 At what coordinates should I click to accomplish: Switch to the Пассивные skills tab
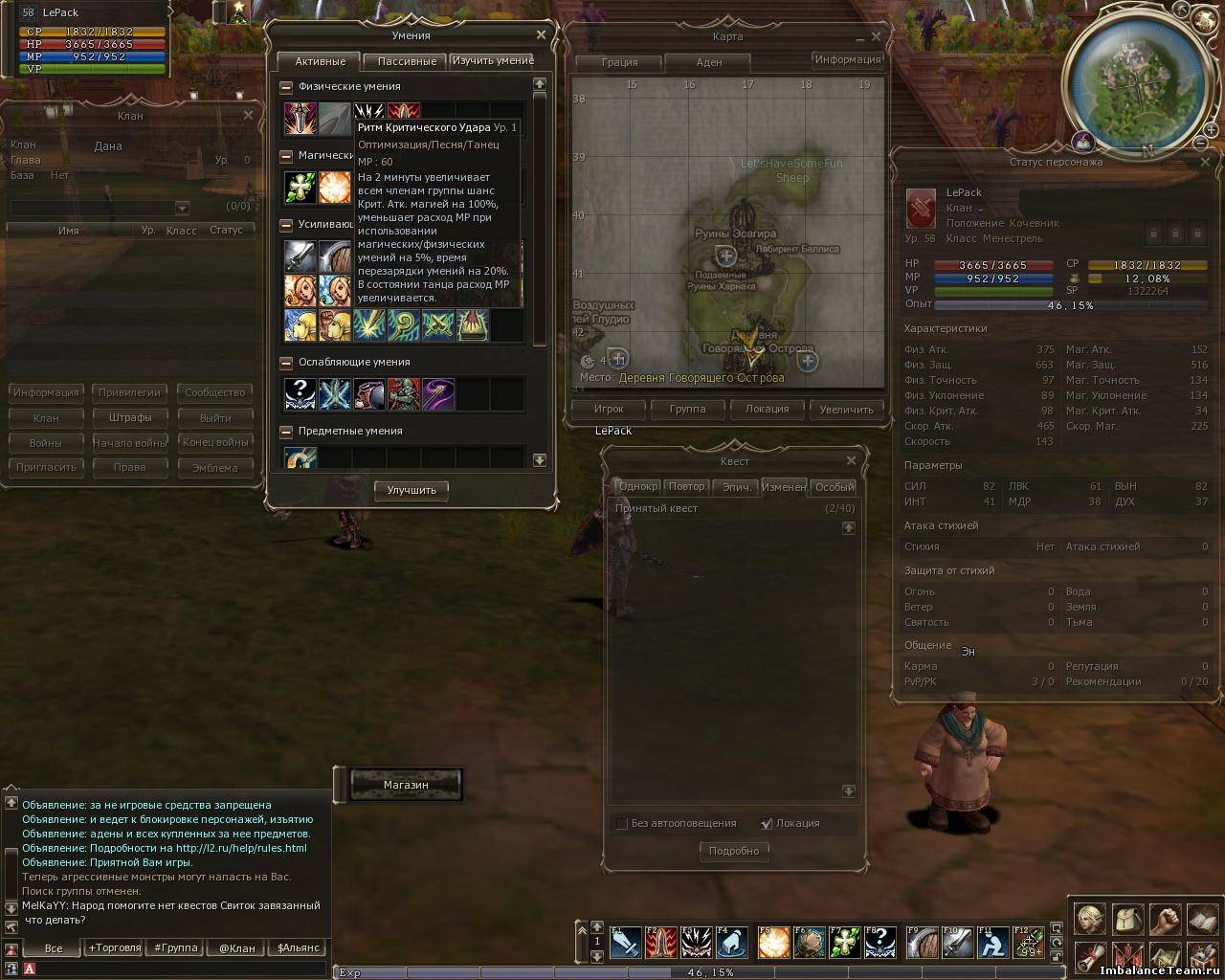pyautogui.click(x=407, y=61)
